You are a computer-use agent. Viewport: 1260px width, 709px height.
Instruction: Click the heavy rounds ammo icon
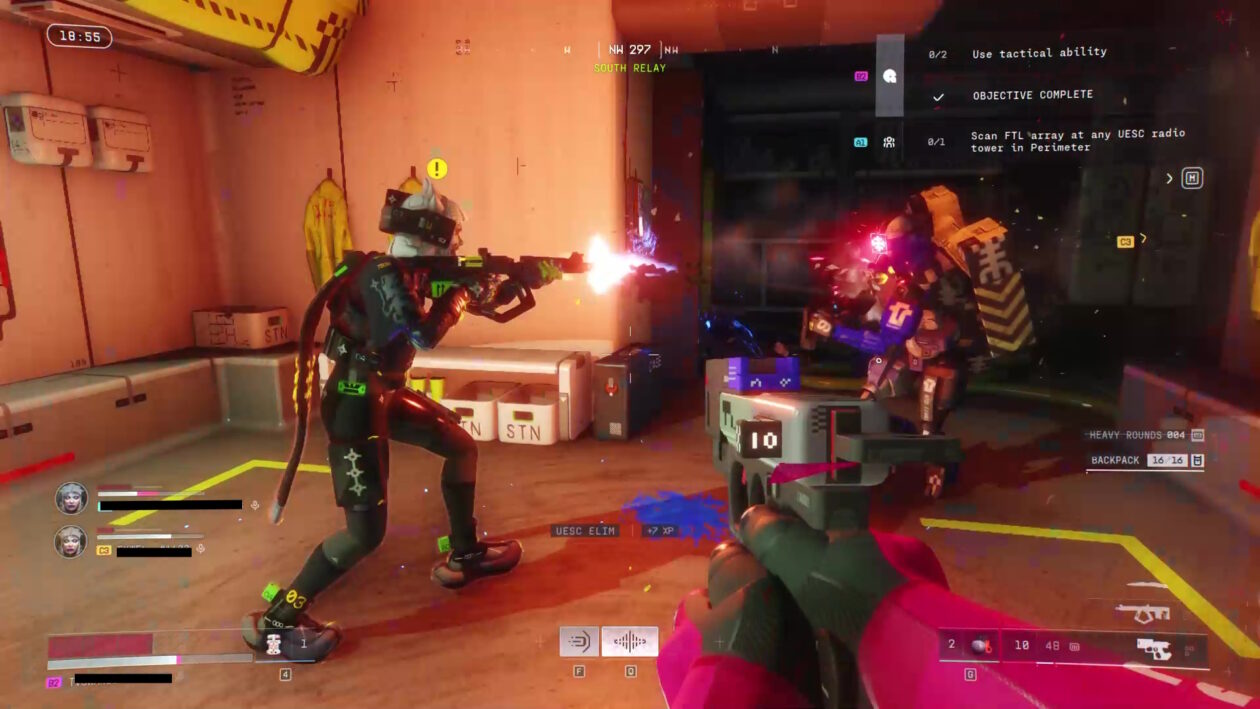1198,435
